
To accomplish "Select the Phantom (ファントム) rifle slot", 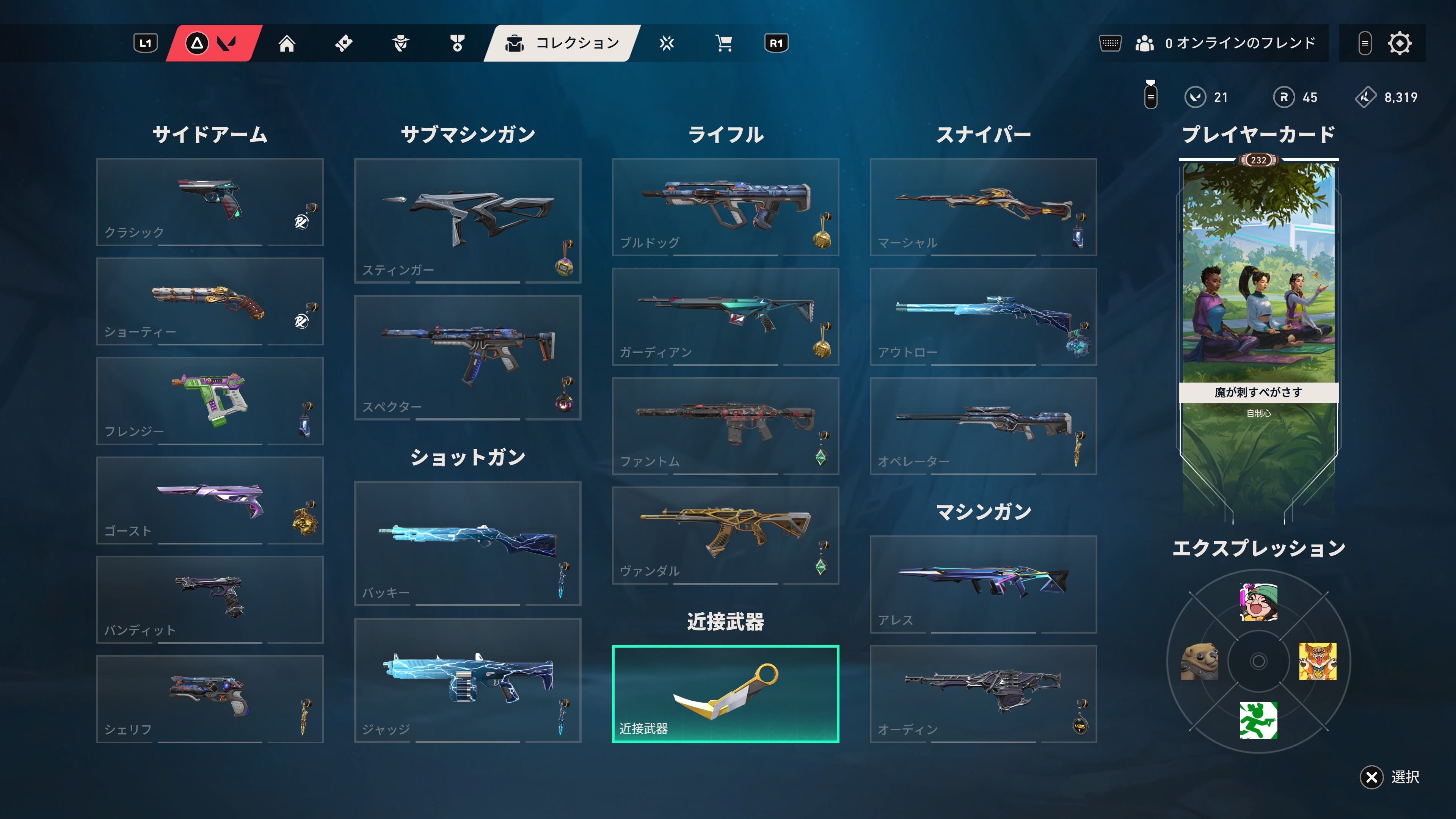I will [x=725, y=425].
